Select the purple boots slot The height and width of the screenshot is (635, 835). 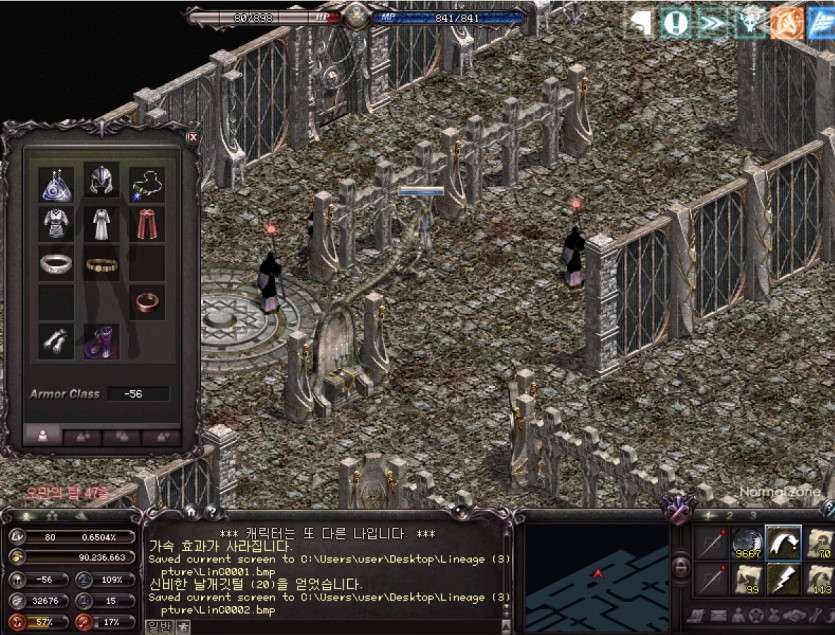pyautogui.click(x=101, y=340)
